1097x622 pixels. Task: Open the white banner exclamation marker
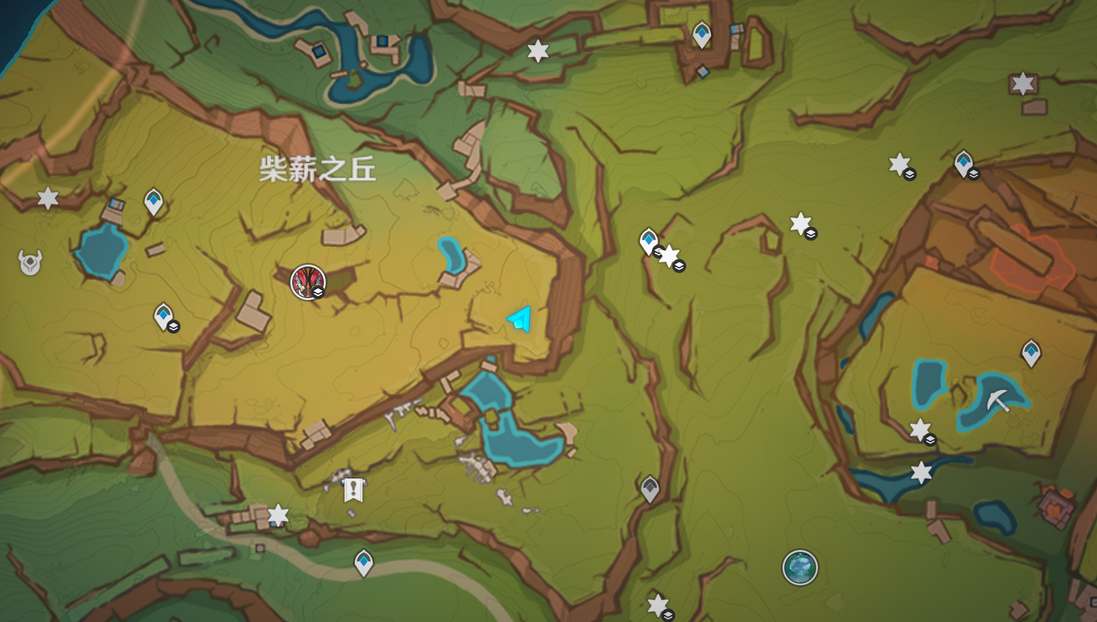351,489
